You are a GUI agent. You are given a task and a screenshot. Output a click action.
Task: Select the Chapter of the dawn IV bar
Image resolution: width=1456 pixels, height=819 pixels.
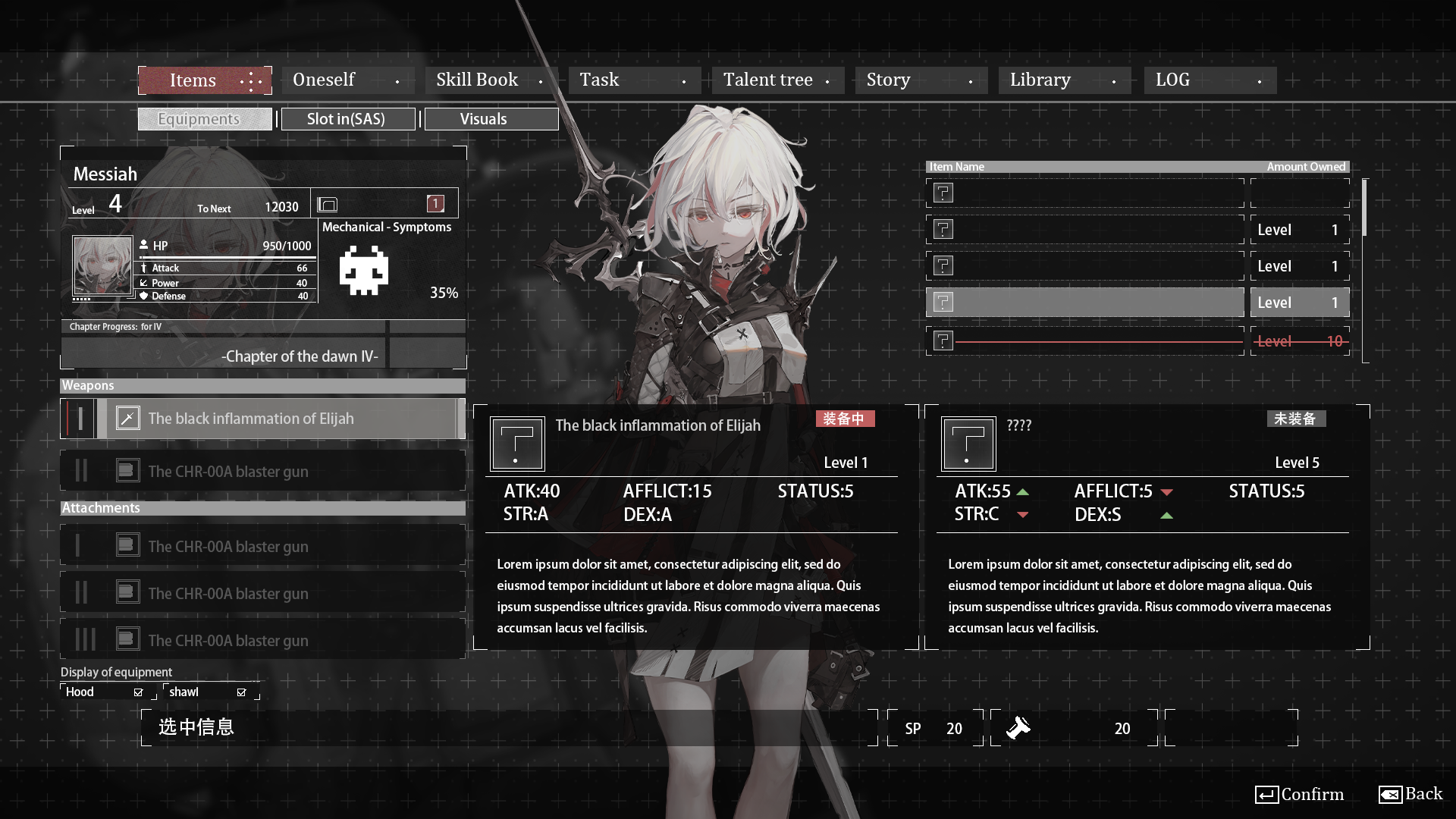(x=262, y=356)
